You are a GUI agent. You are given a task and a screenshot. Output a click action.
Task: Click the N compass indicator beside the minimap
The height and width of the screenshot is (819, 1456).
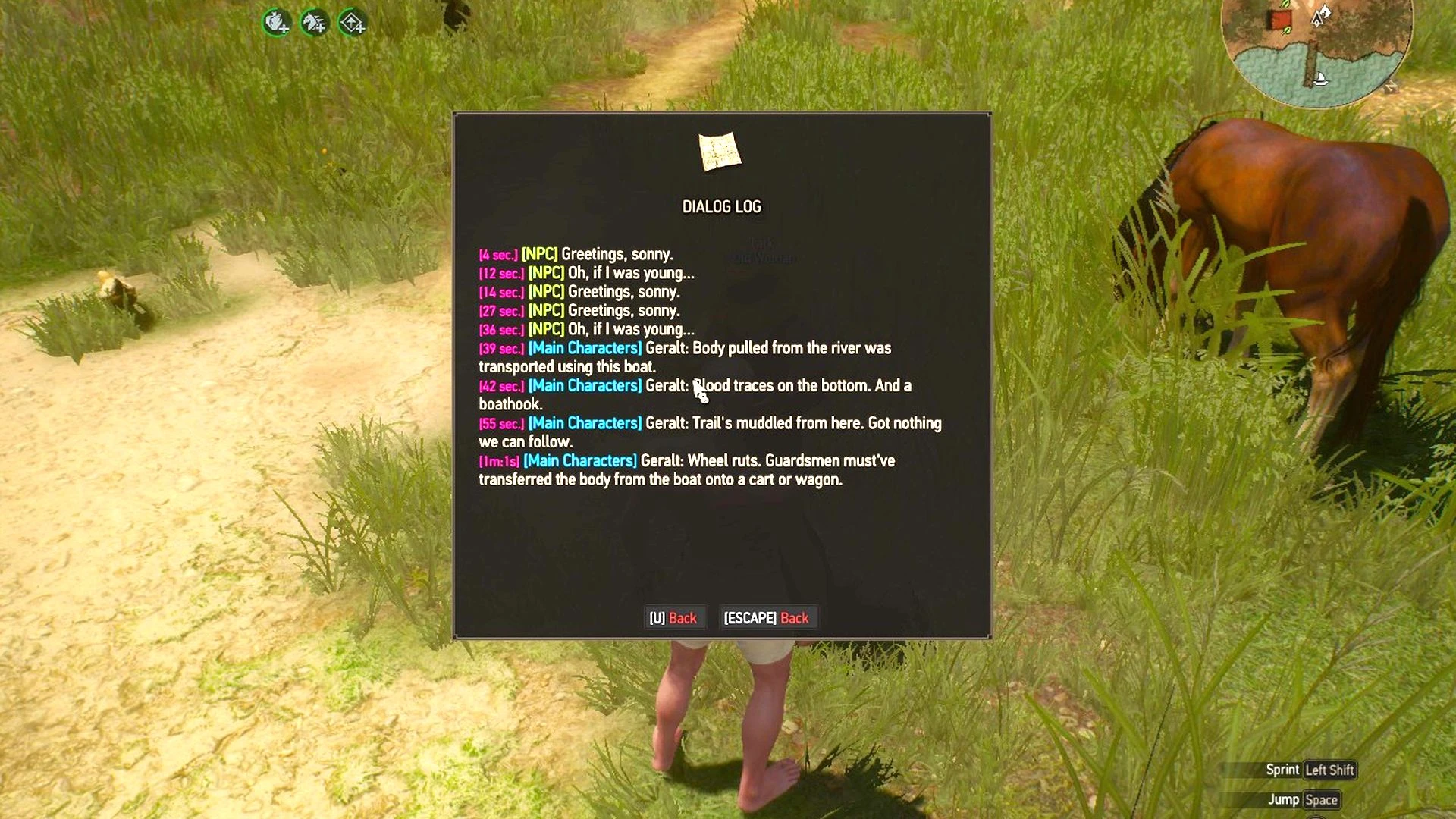[x=1391, y=87]
